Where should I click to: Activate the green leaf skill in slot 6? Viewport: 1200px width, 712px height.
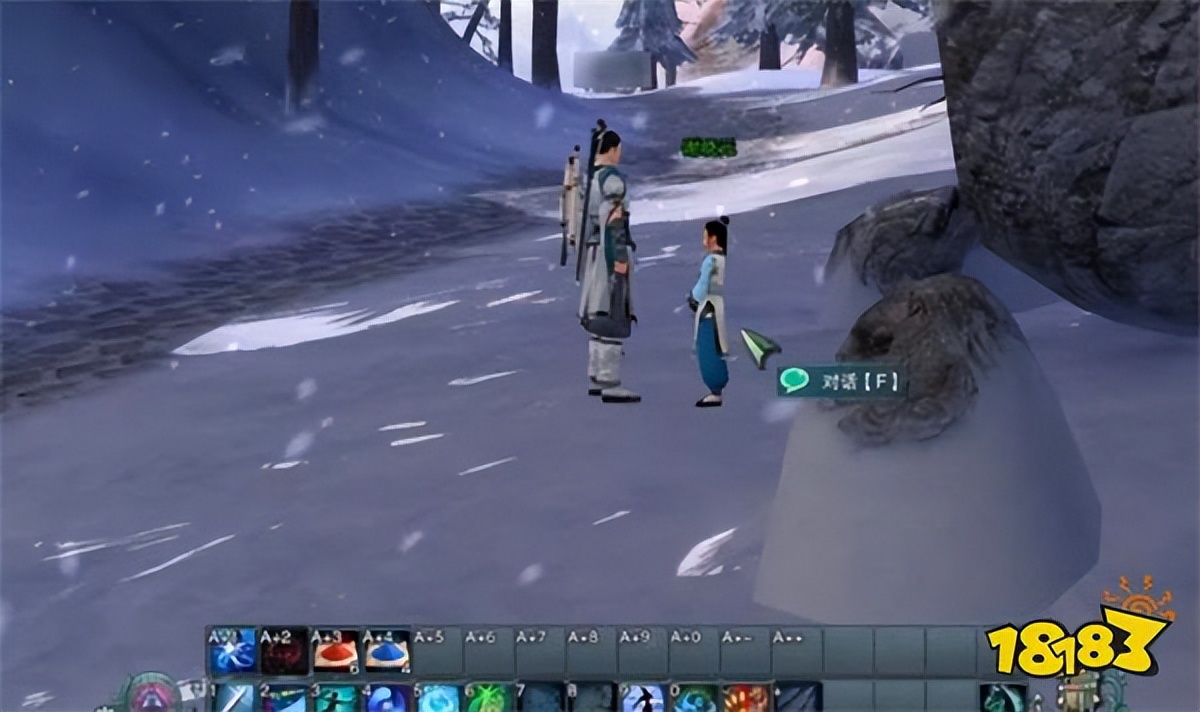[x=489, y=698]
